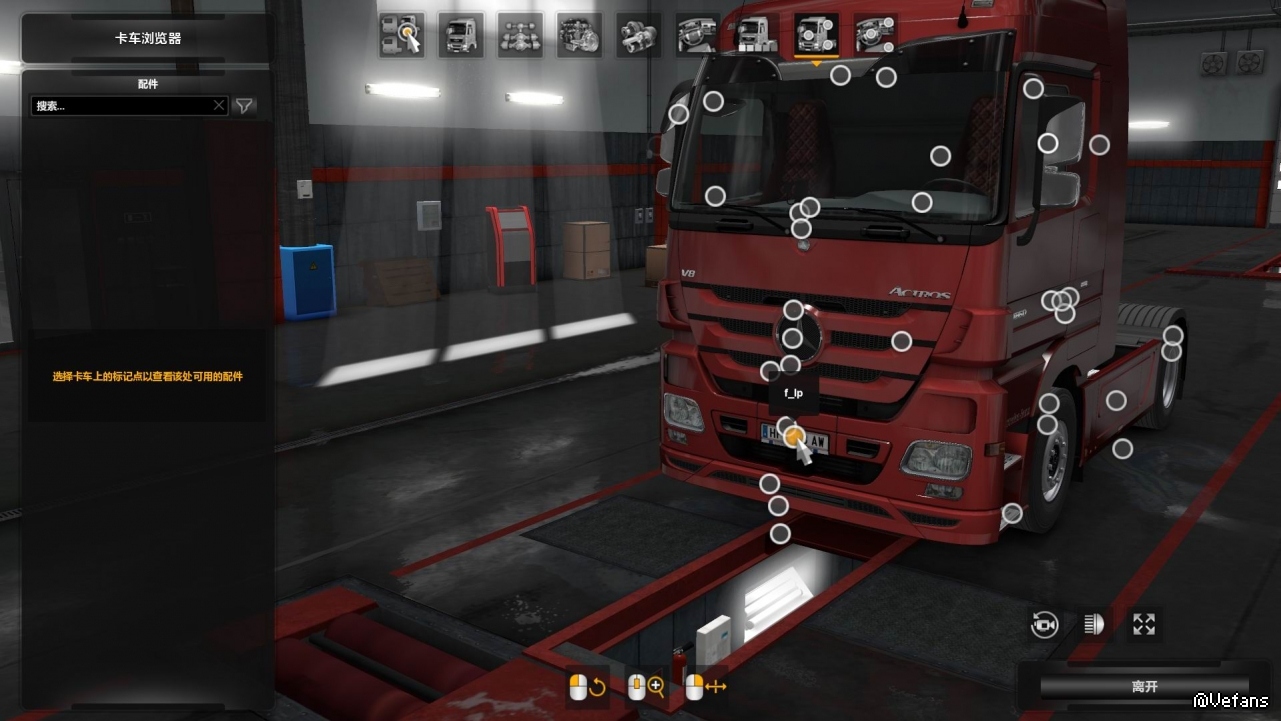Open the truck cabin category
The image size is (1281, 721).
(461, 35)
